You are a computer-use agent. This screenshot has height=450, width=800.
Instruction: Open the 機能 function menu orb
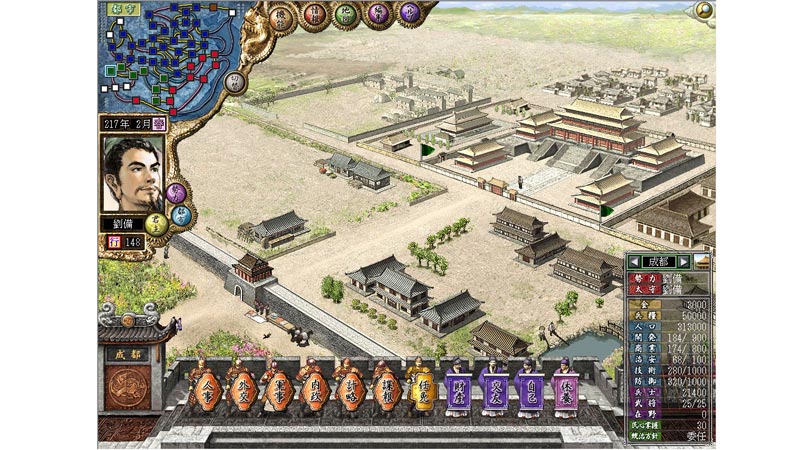283,18
